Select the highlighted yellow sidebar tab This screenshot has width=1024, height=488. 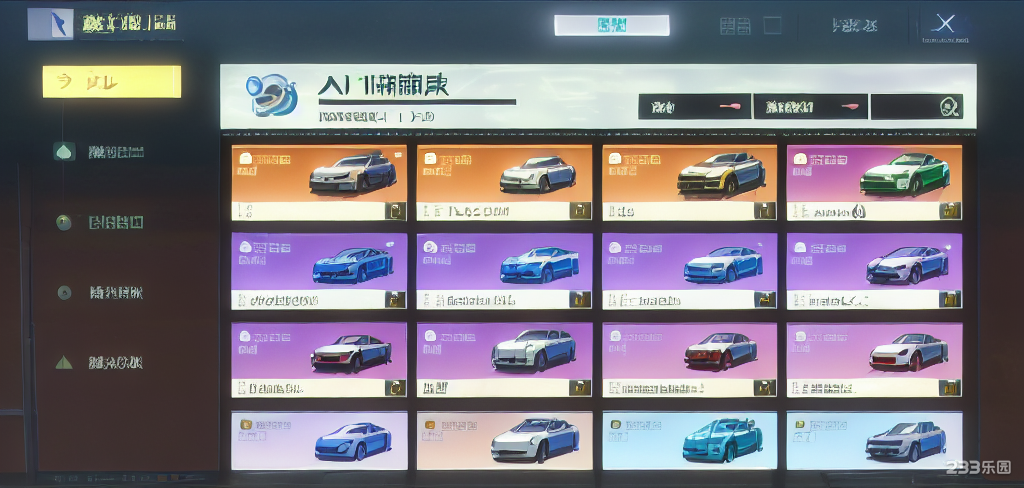[112, 82]
